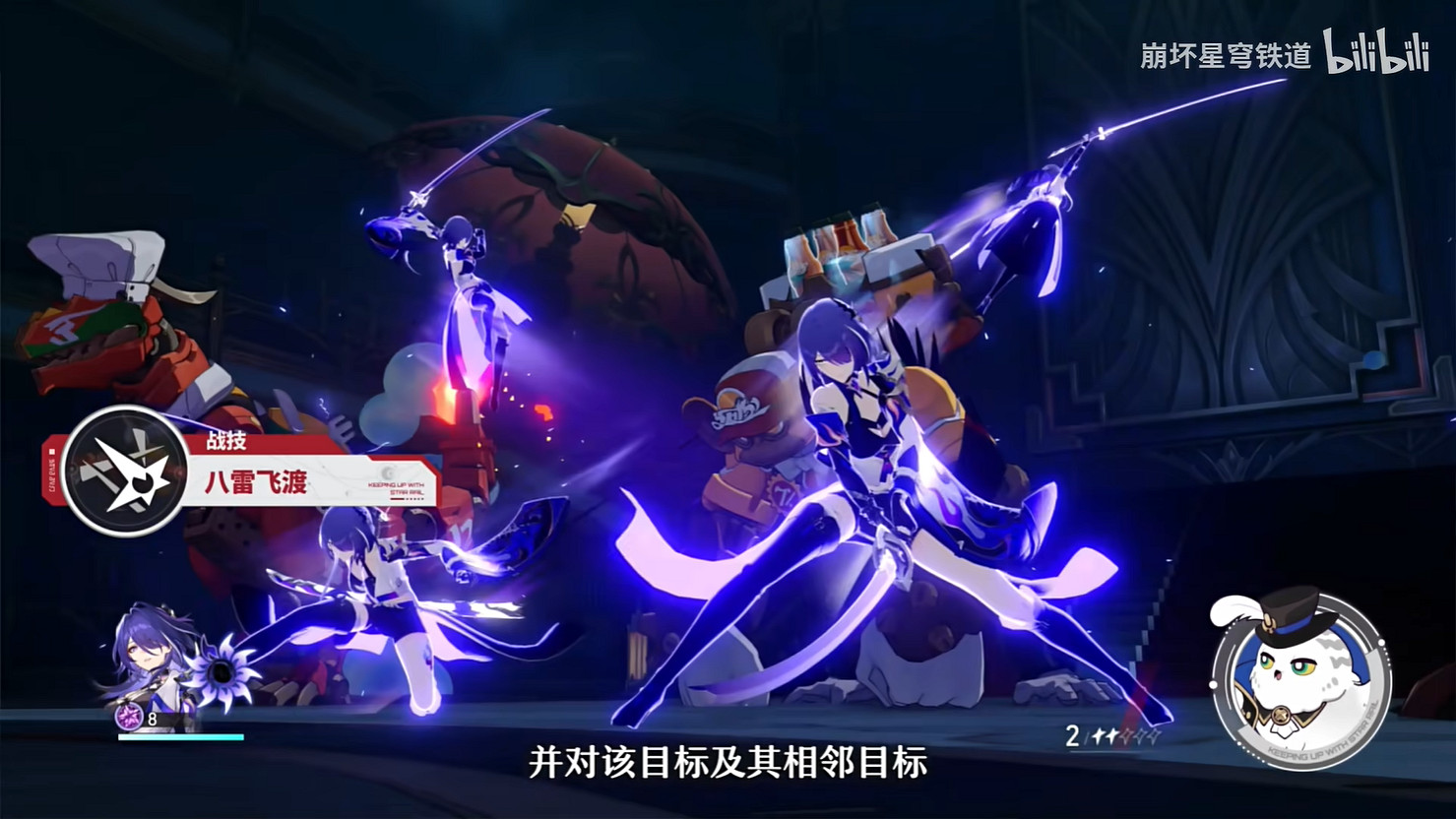Viewport: 1456px width, 819px height.
Task: Click the first filled skill-point star
Action: (x=1101, y=737)
